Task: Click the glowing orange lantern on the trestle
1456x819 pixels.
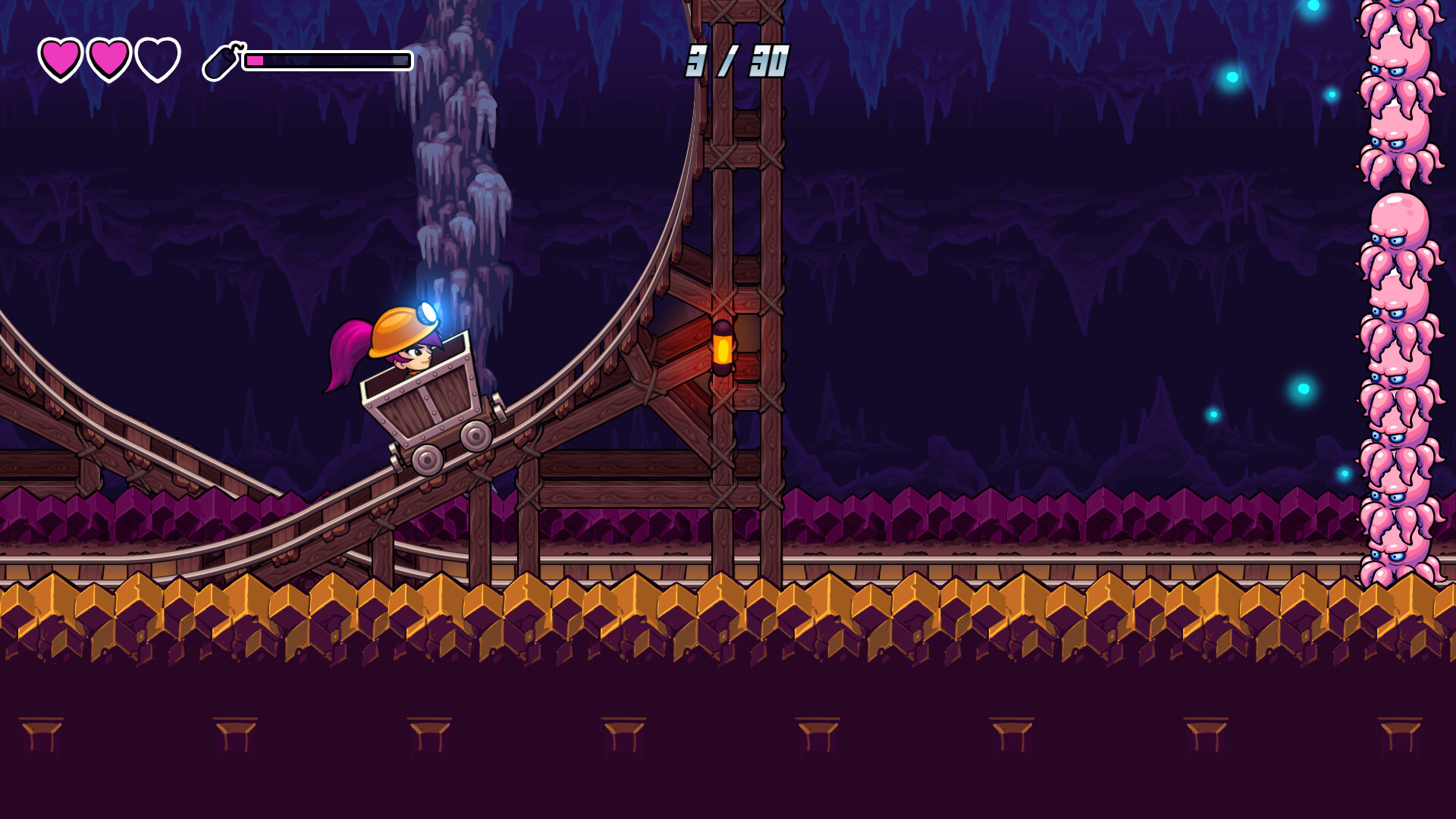Action: point(724,349)
